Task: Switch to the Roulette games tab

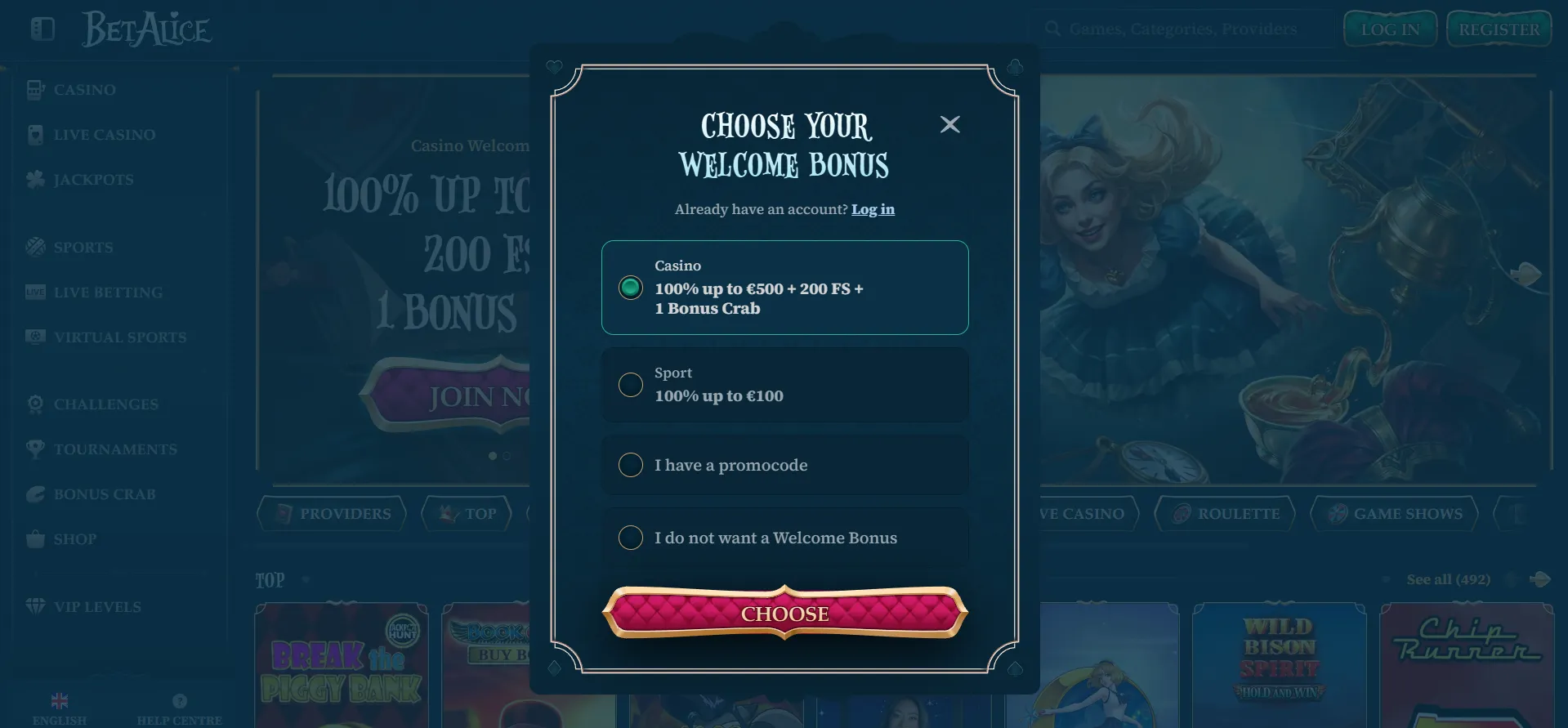Action: (1224, 513)
